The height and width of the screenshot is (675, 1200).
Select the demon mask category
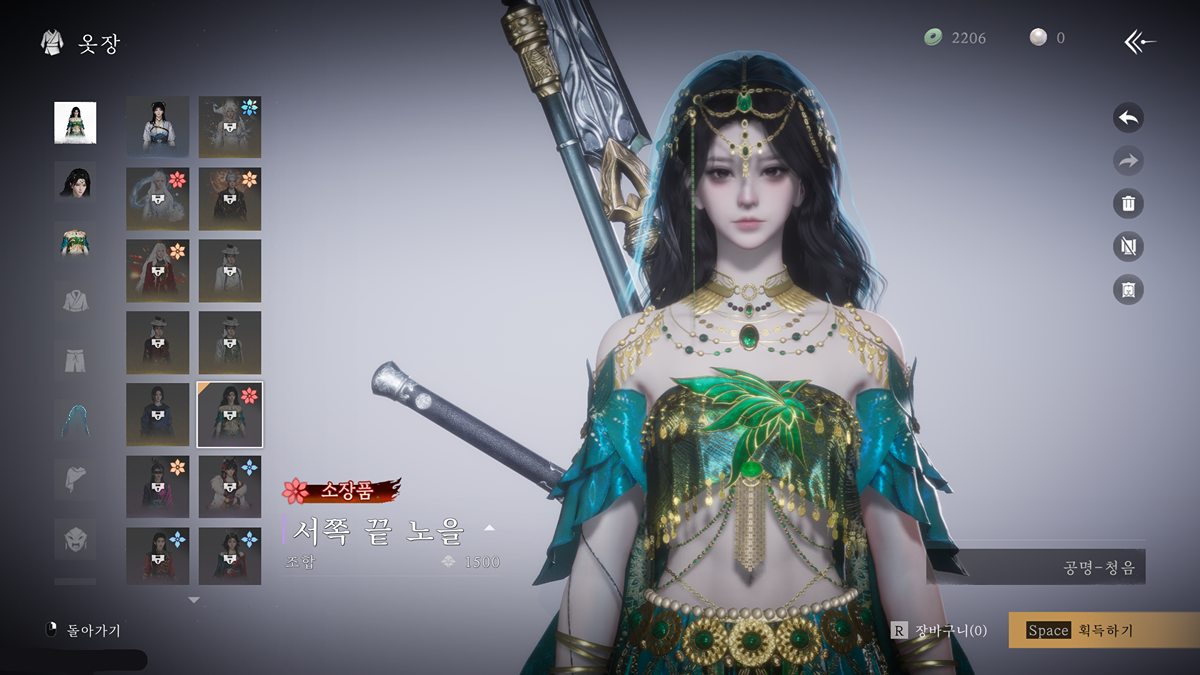click(75, 539)
